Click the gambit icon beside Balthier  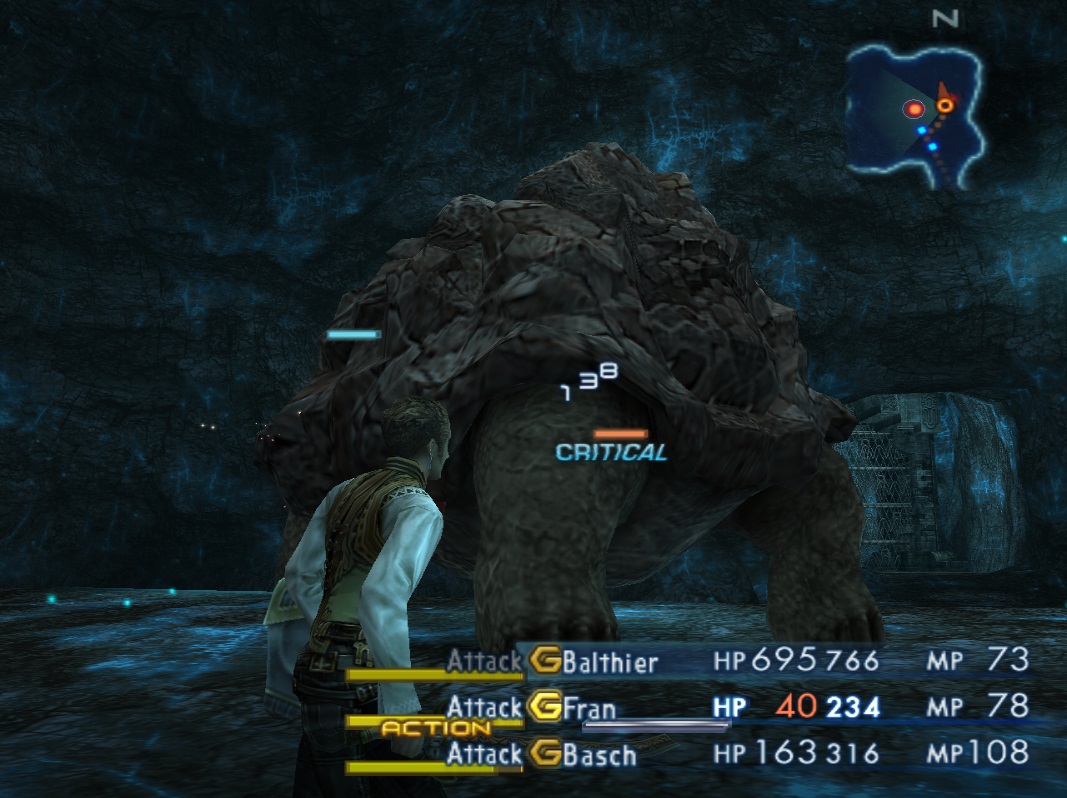tap(545, 661)
